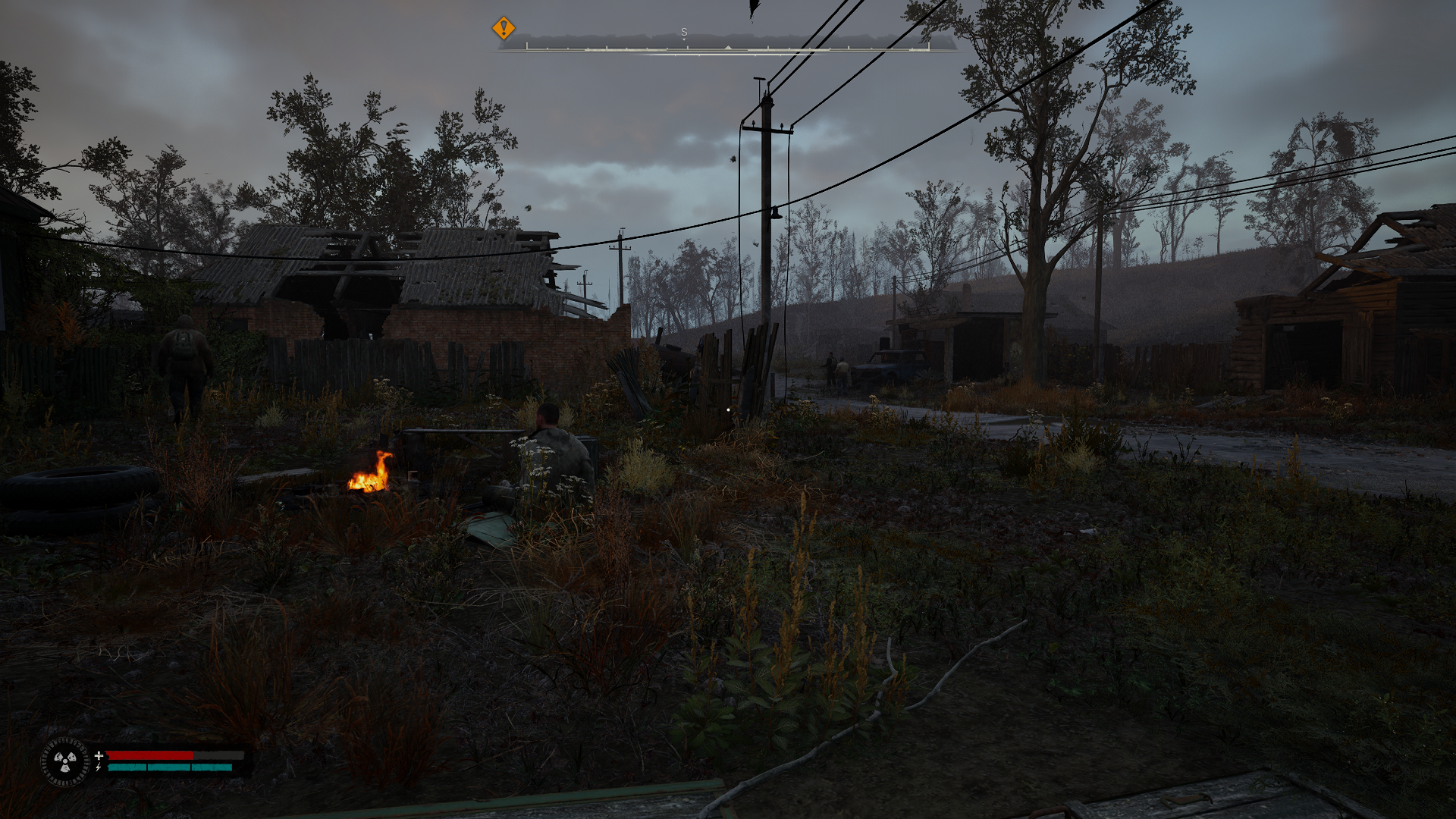Viewport: 1456px width, 819px height.
Task: Click the radiation trefoil indicator icon
Action: click(65, 761)
